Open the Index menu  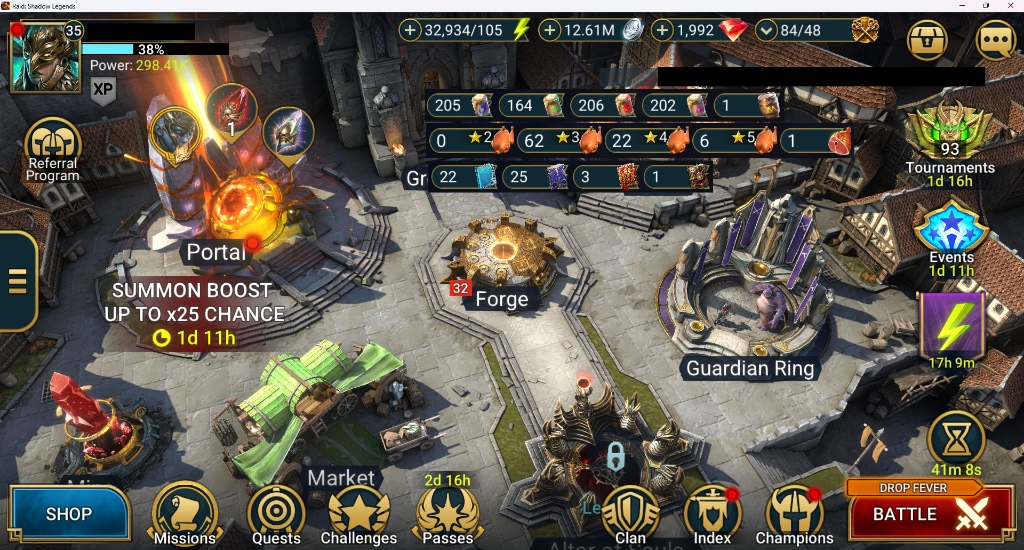[712, 514]
